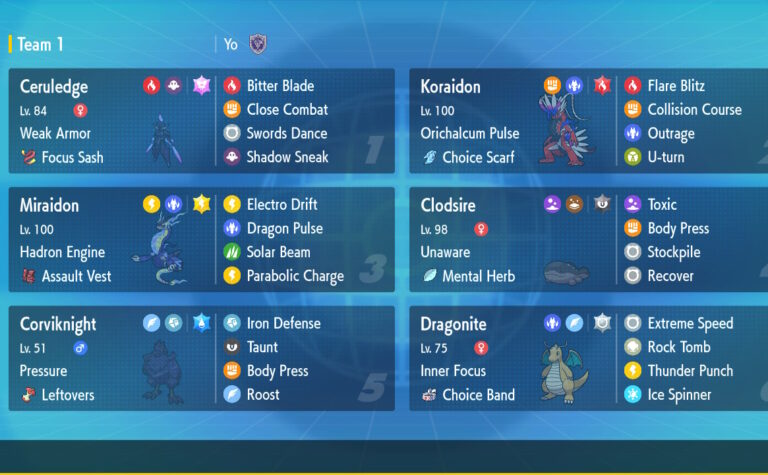The image size is (768, 475).
Task: Click Koraidon's Collision Course move
Action: click(x=694, y=110)
